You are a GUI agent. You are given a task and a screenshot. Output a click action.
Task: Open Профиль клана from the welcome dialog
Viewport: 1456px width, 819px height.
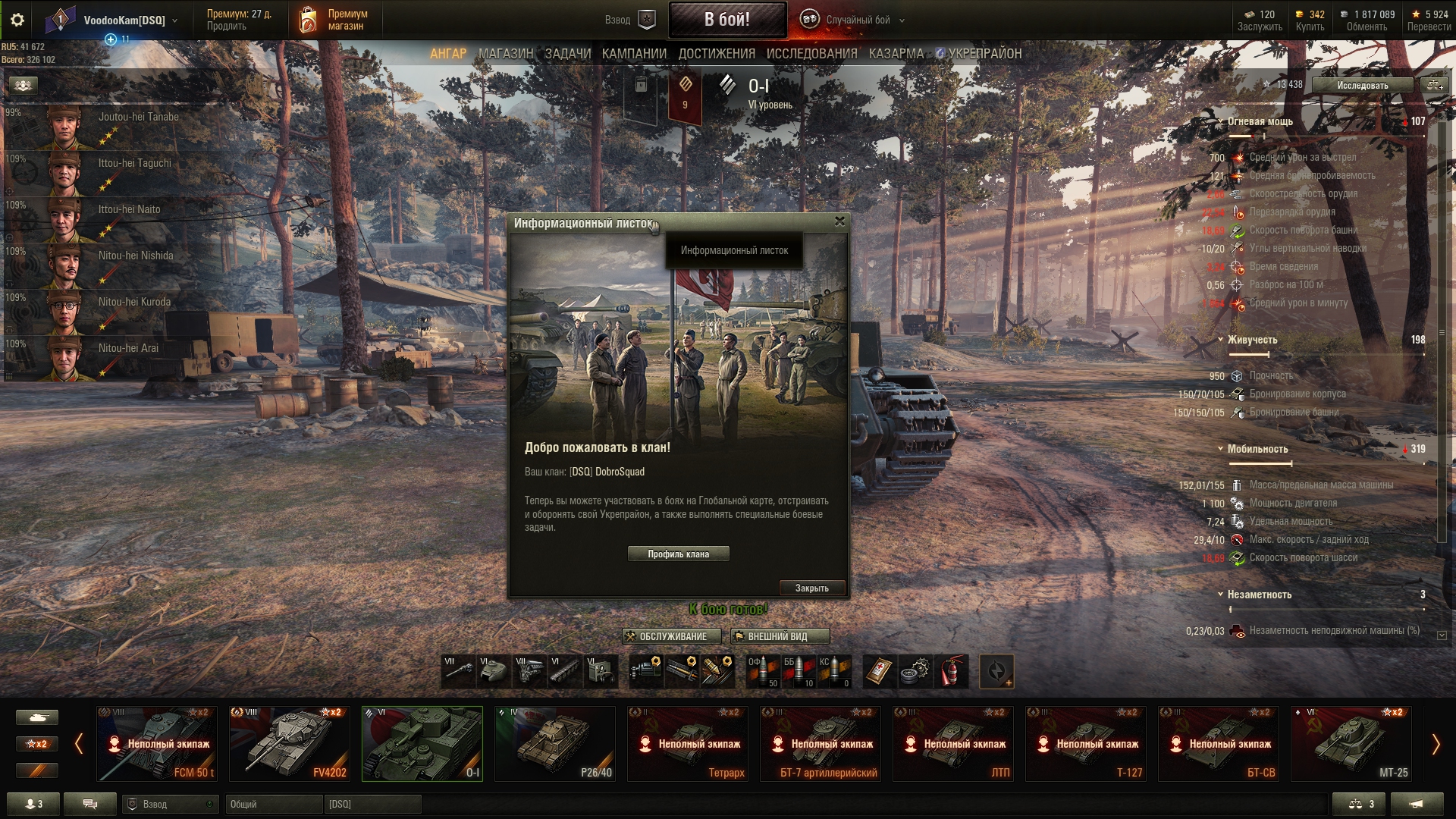(678, 554)
